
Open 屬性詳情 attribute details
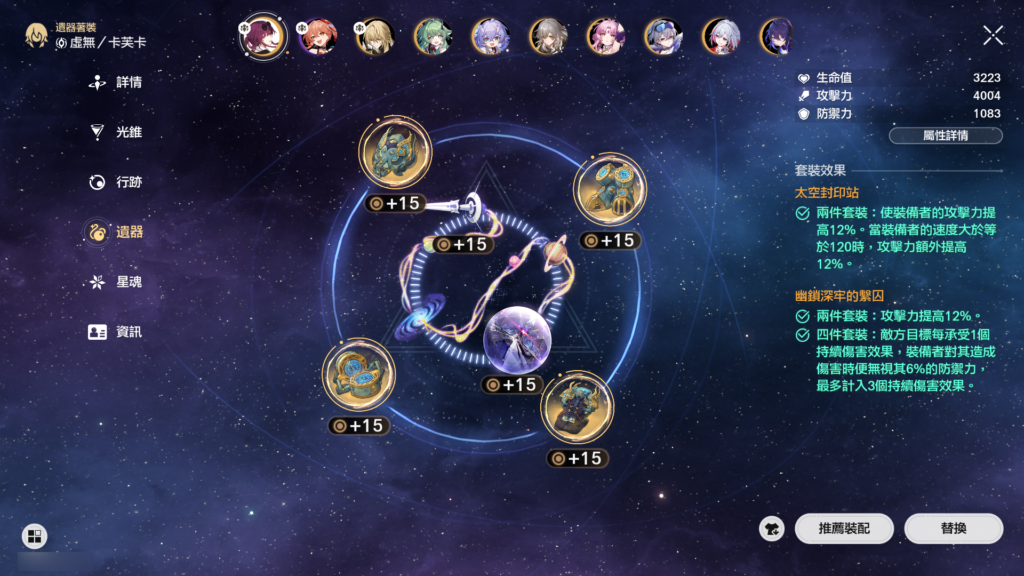[945, 135]
